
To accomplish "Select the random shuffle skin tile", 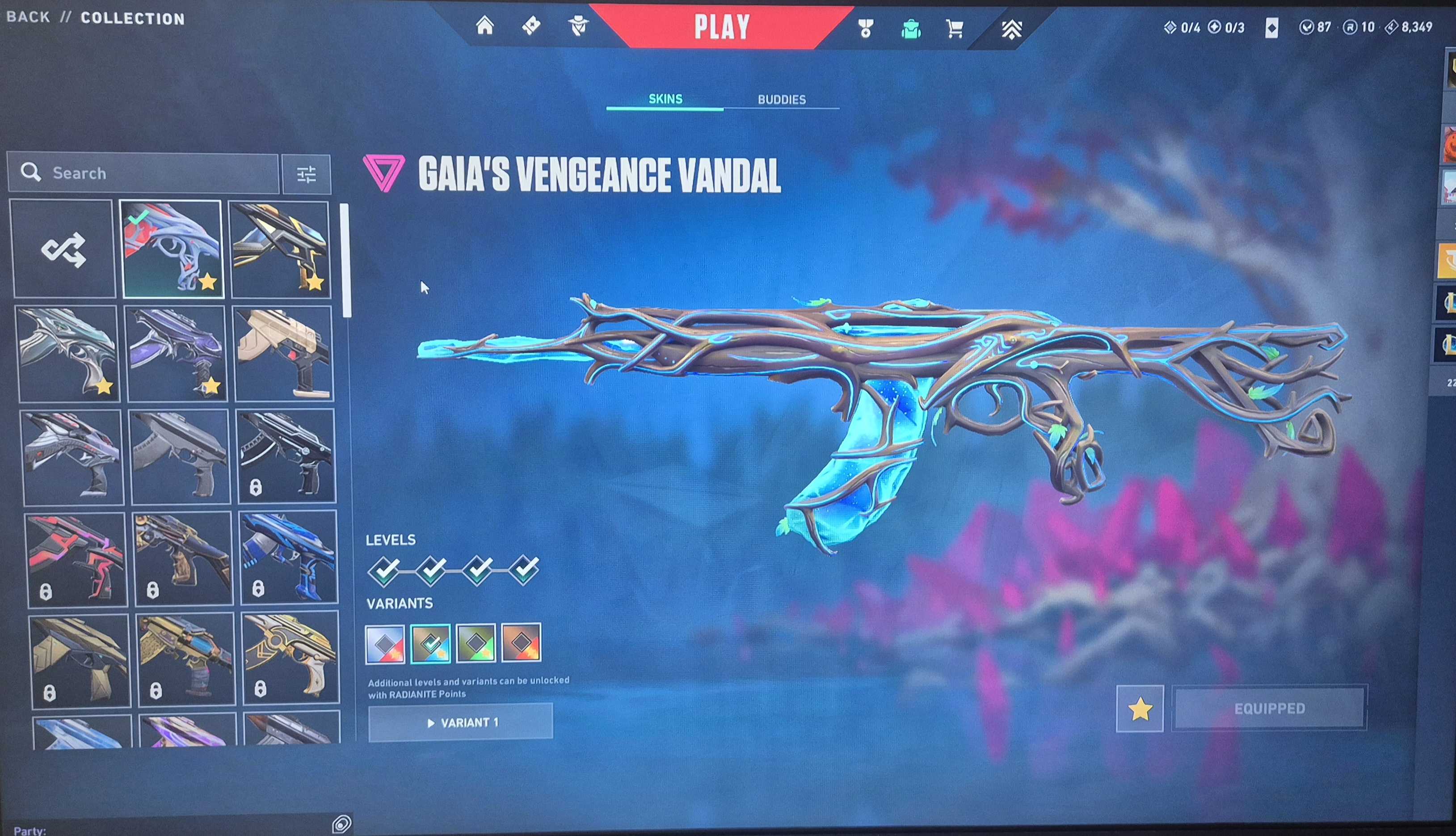I will coord(63,249).
